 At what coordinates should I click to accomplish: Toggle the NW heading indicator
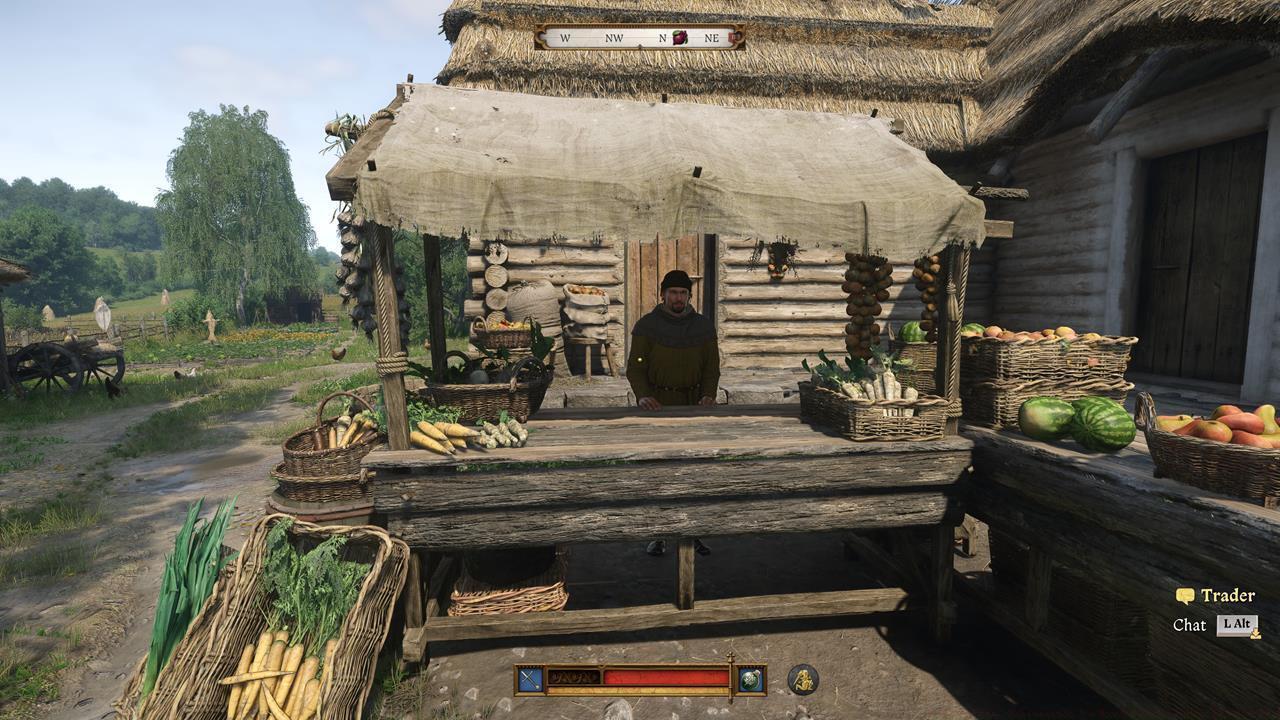pos(613,36)
